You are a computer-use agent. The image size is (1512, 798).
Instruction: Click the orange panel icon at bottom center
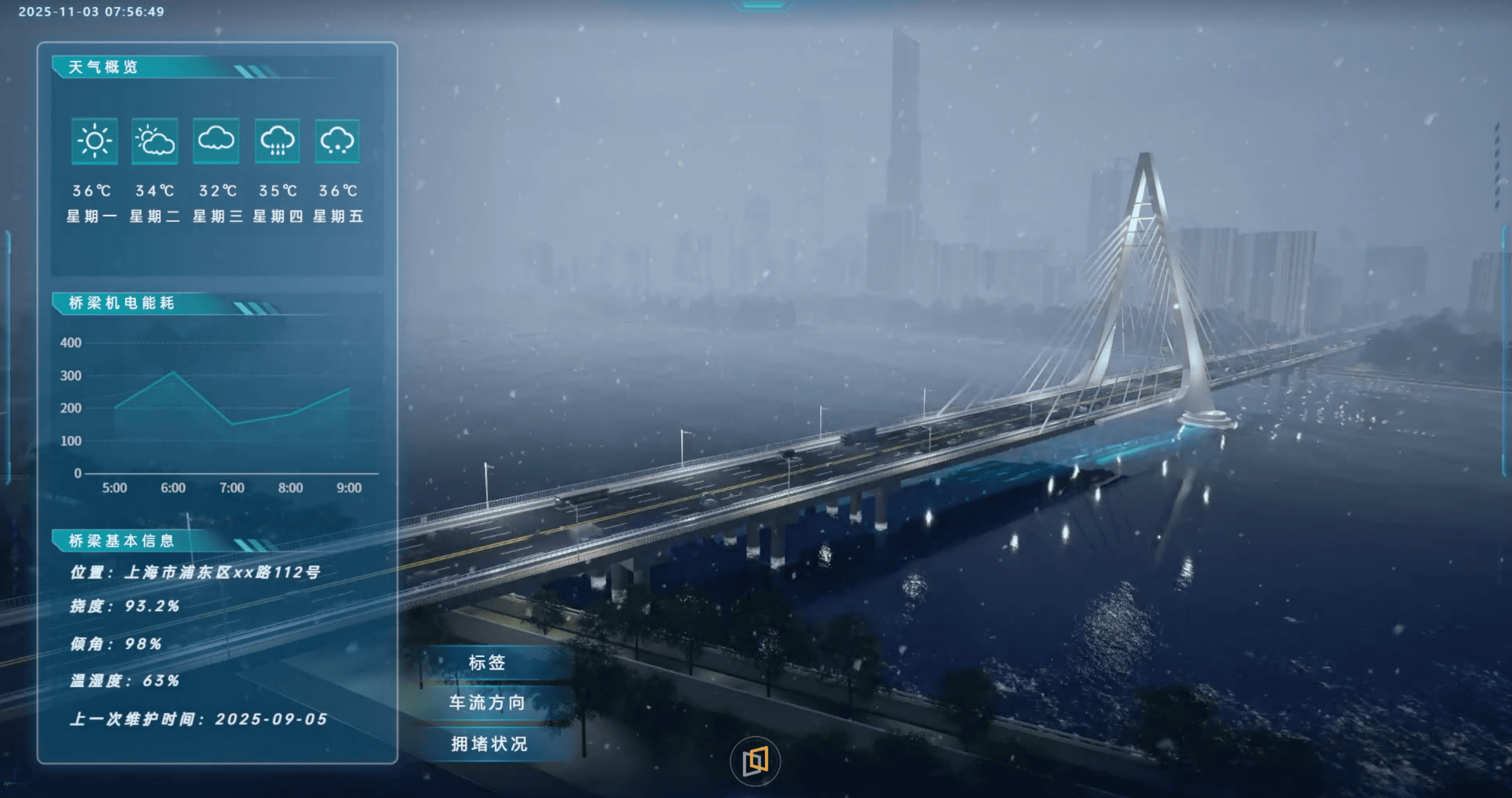tap(756, 761)
